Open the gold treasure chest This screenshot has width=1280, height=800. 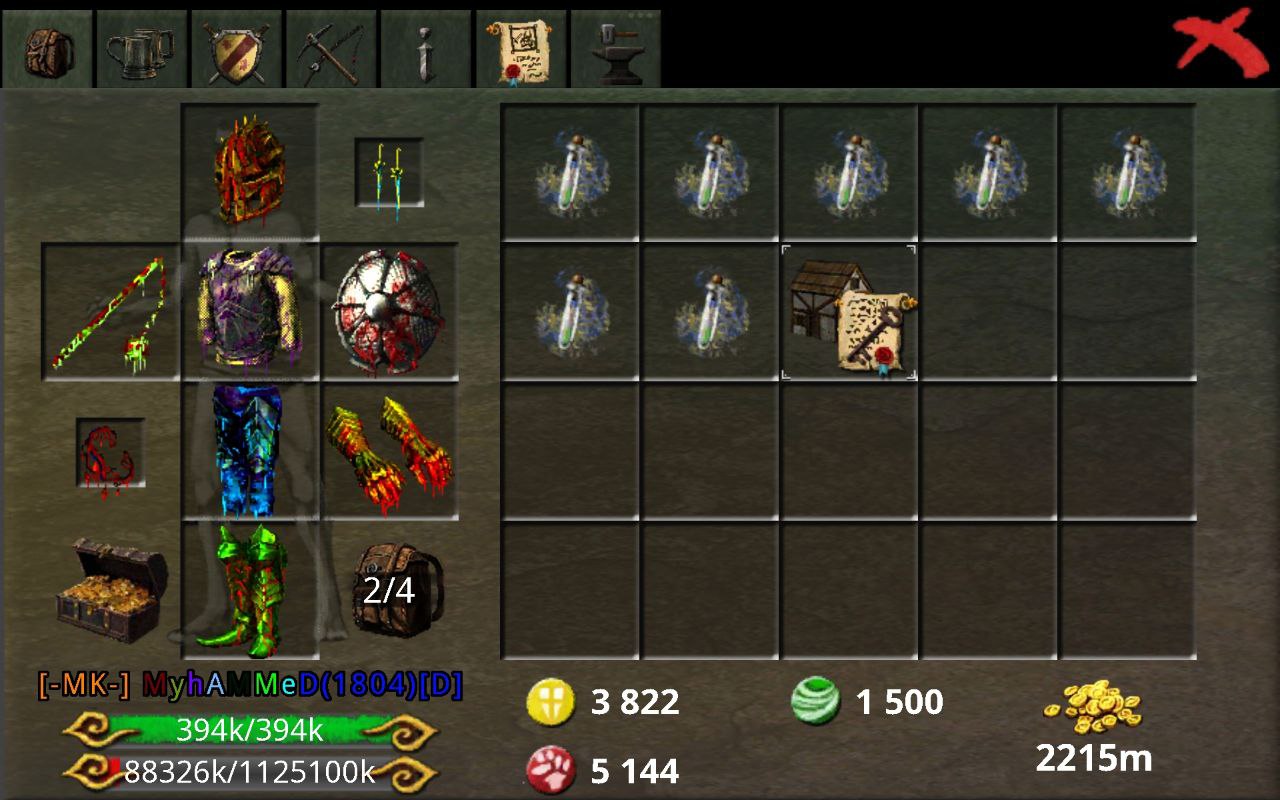110,590
